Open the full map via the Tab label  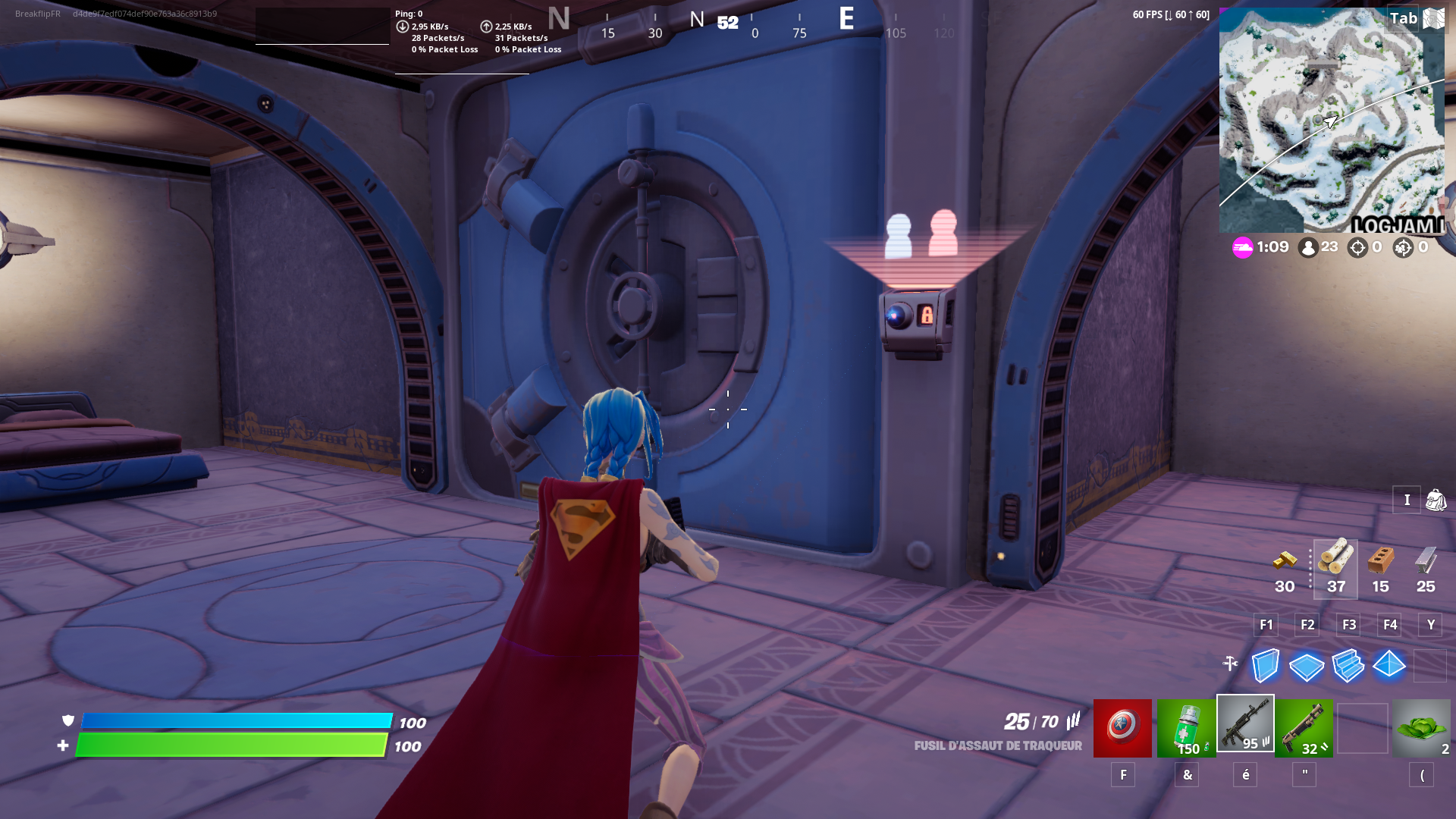[x=1404, y=17]
